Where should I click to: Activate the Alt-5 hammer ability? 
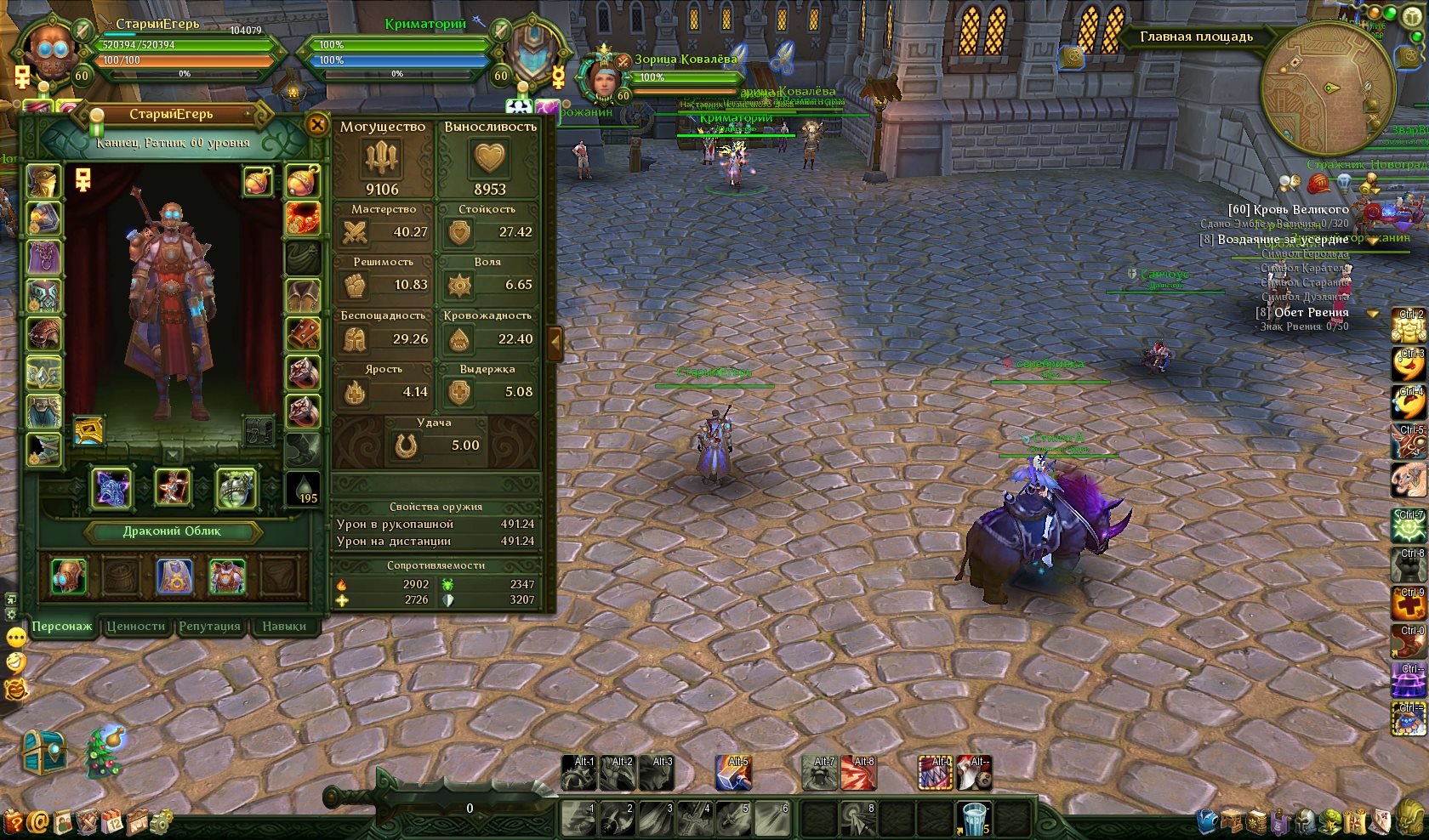[733, 773]
